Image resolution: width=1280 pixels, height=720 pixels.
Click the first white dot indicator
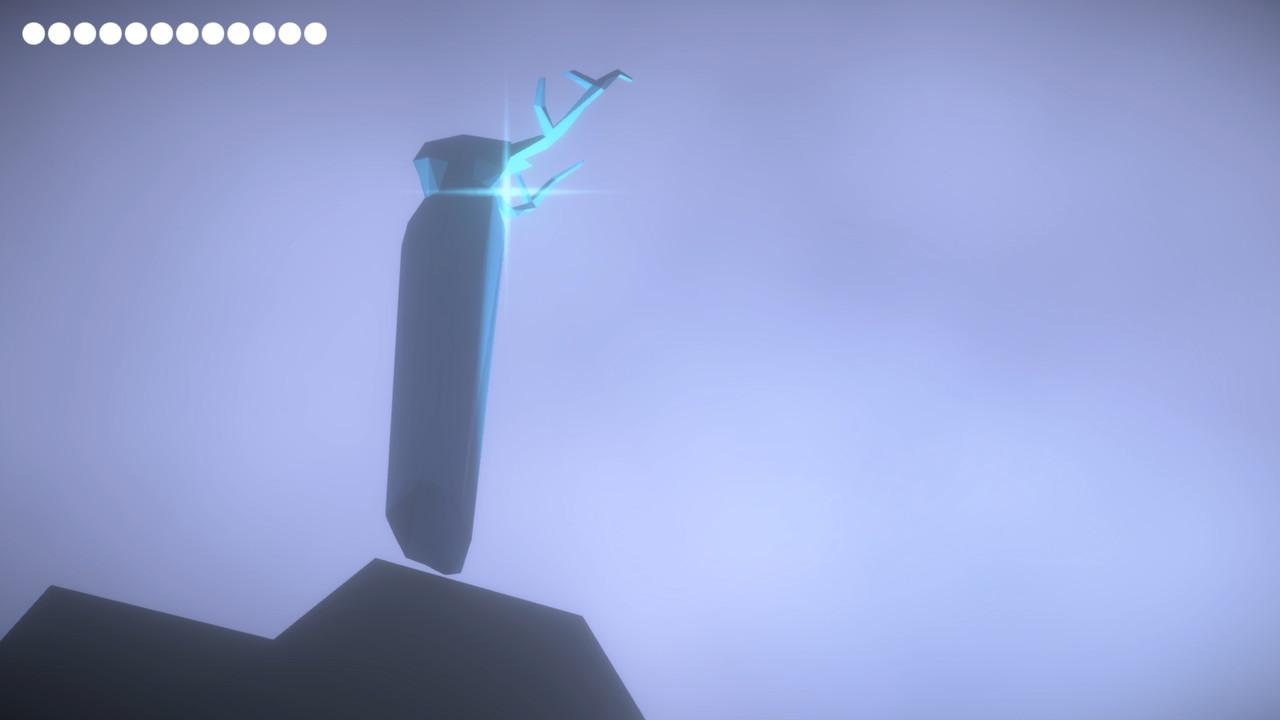point(32,33)
